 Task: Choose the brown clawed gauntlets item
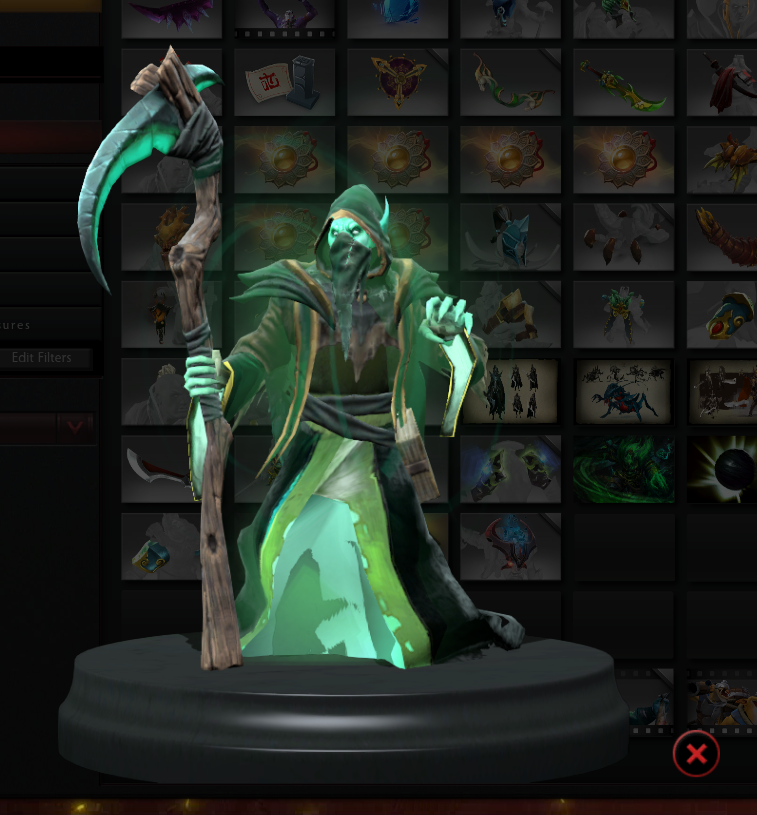pos(623,237)
